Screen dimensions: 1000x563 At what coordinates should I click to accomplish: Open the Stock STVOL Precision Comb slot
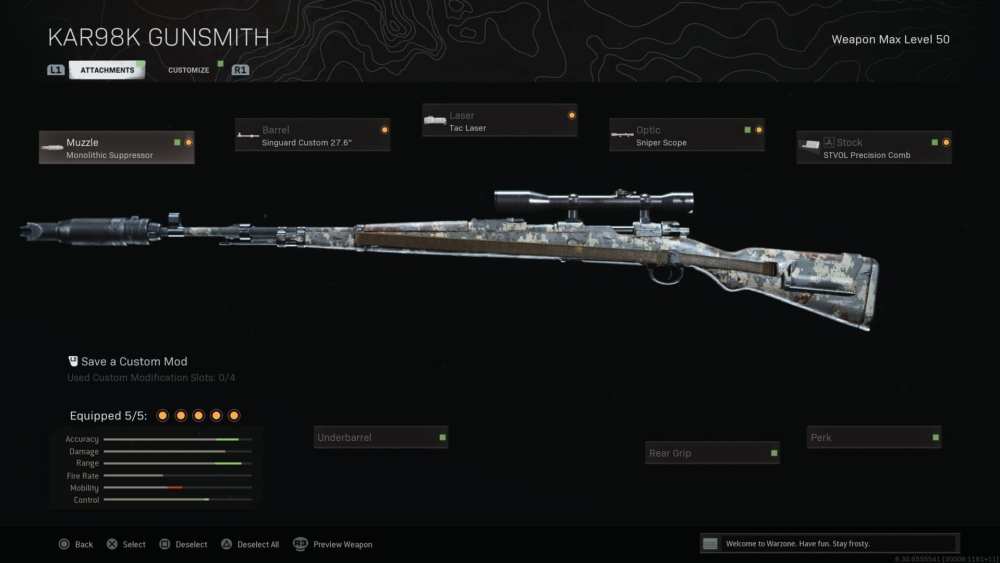874,148
